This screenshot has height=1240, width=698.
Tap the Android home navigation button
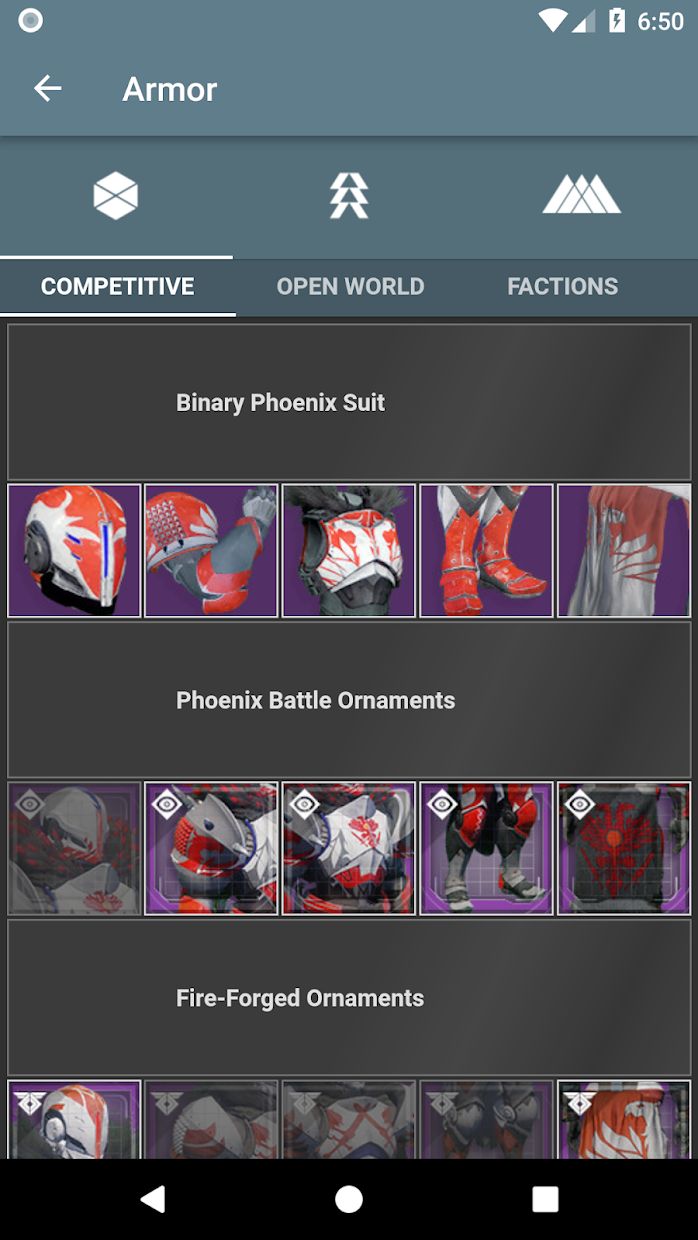click(x=349, y=1199)
